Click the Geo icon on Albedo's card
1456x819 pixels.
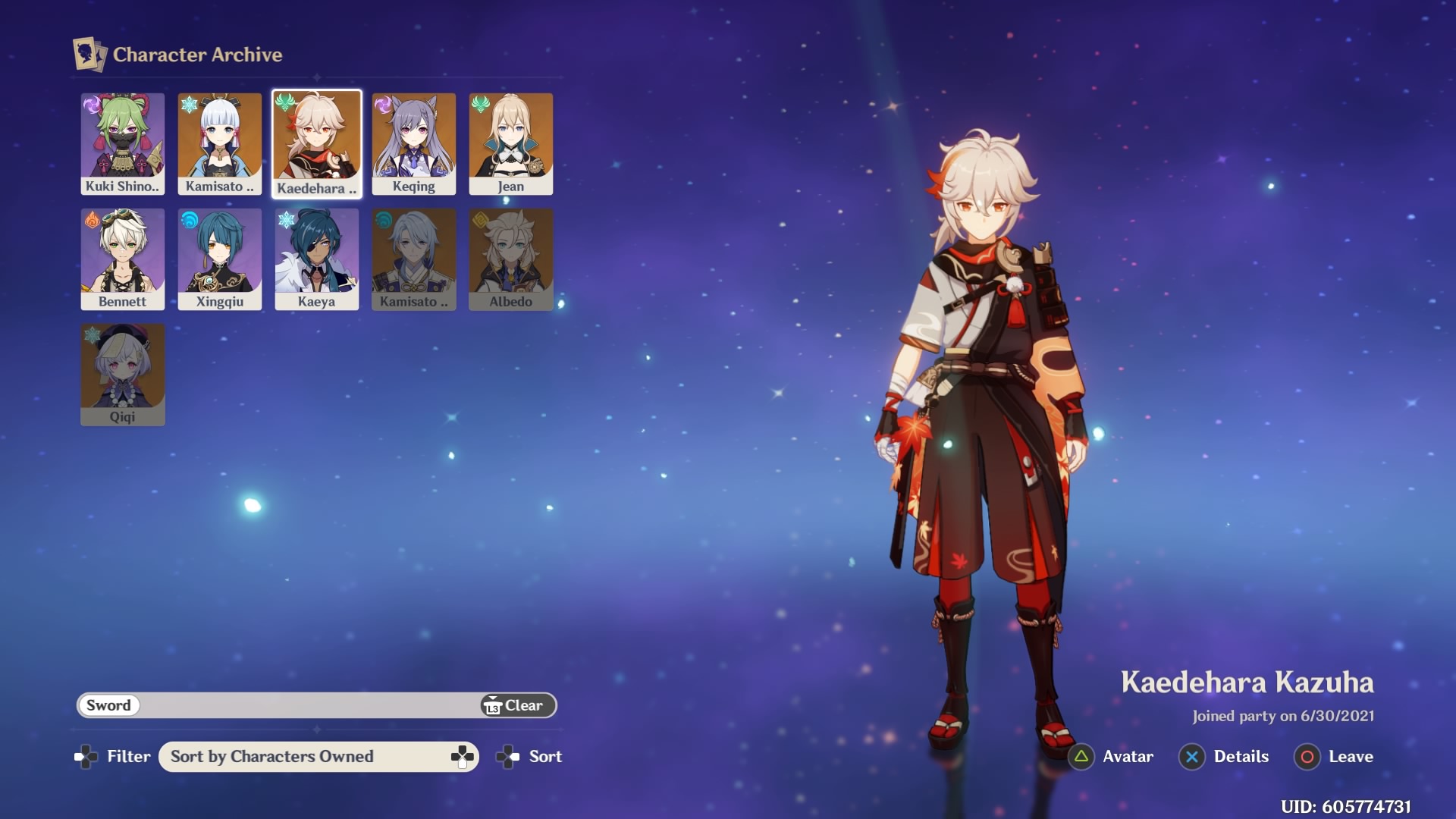click(x=481, y=219)
